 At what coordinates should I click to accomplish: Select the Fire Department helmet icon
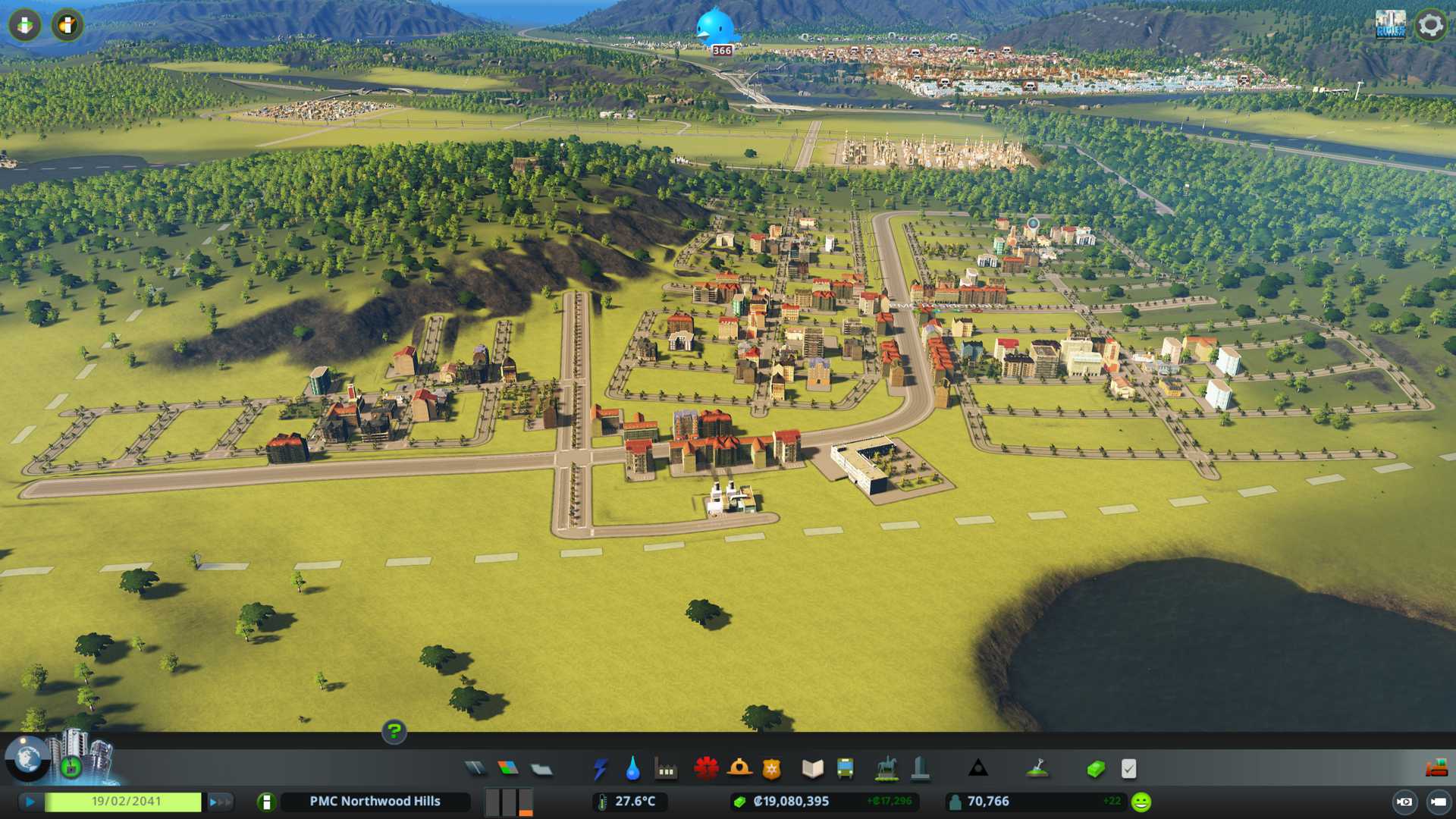[x=739, y=769]
